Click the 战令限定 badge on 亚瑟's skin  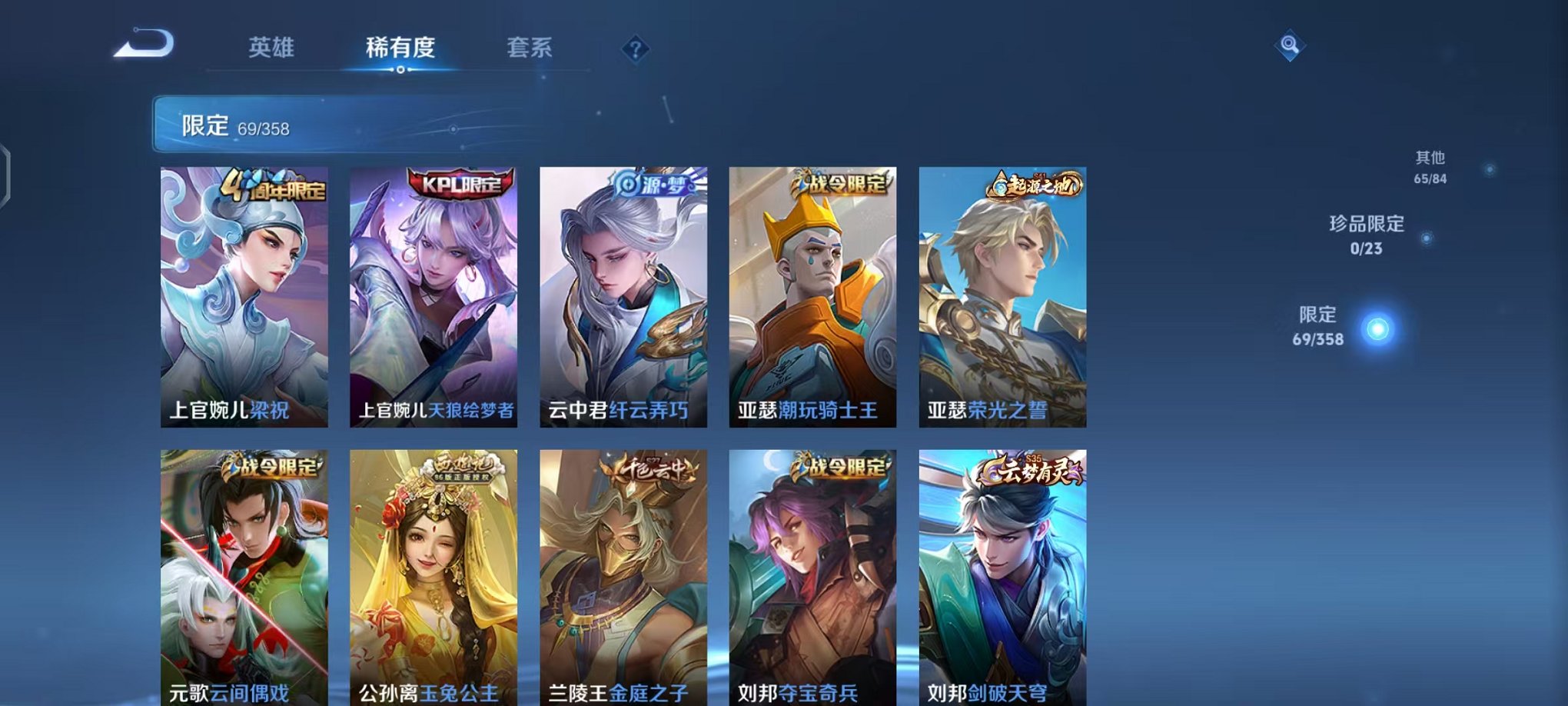tap(836, 182)
